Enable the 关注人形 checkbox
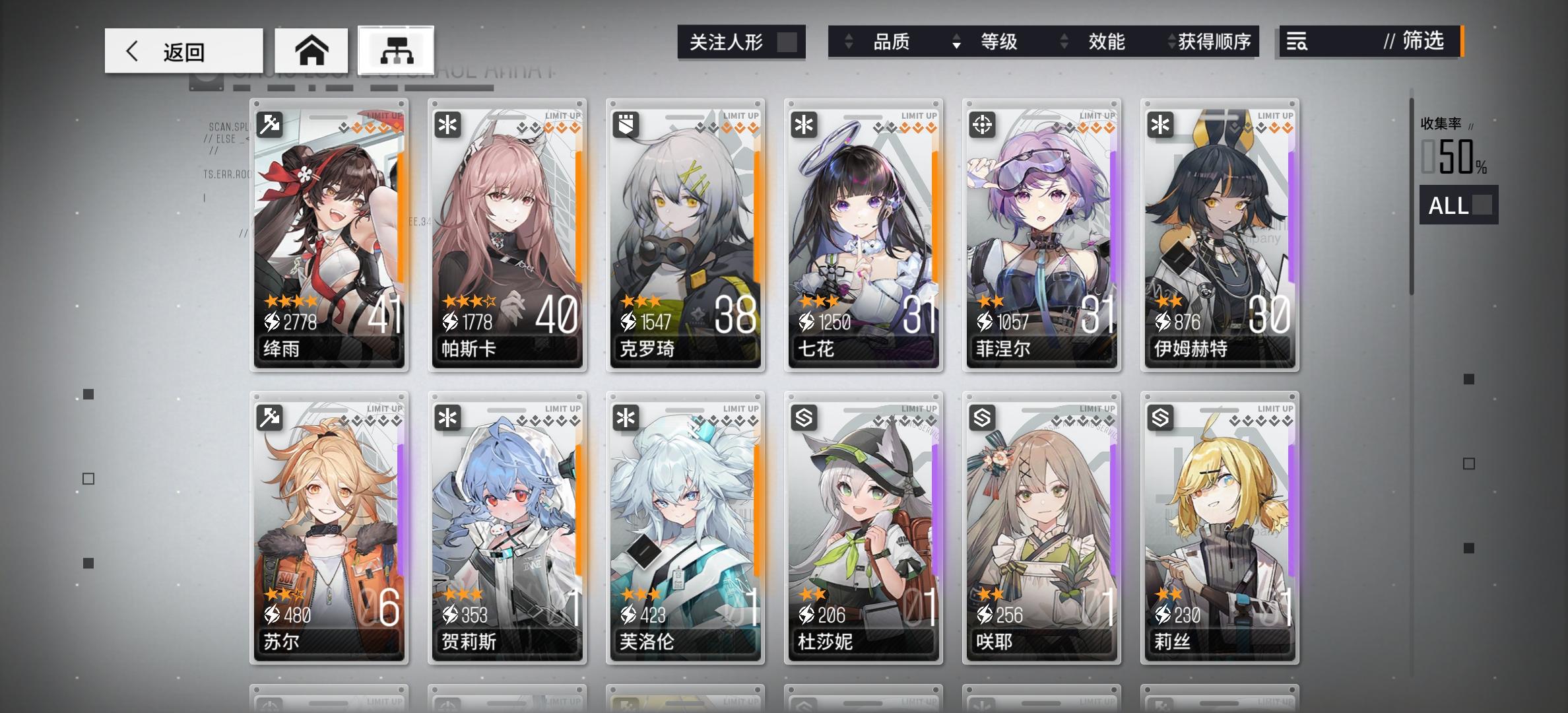1568x713 pixels. pyautogui.click(x=786, y=41)
